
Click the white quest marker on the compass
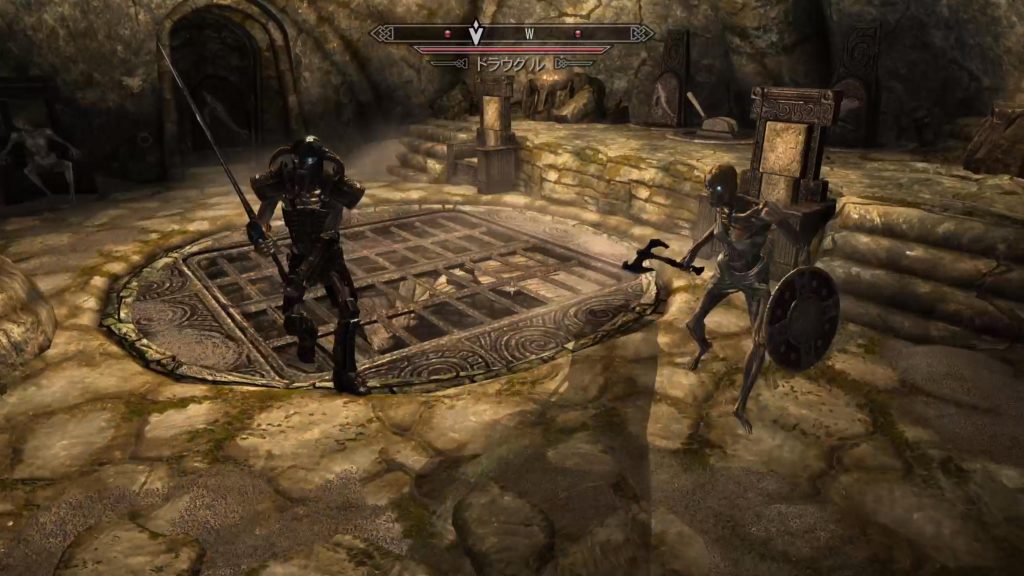point(477,34)
